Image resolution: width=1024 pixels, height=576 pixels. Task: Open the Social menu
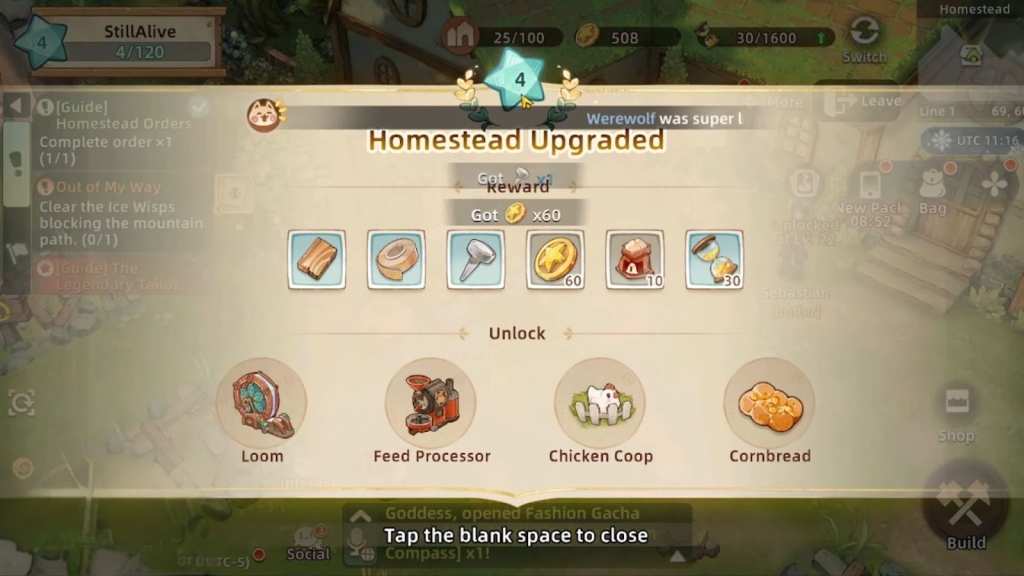click(x=309, y=543)
